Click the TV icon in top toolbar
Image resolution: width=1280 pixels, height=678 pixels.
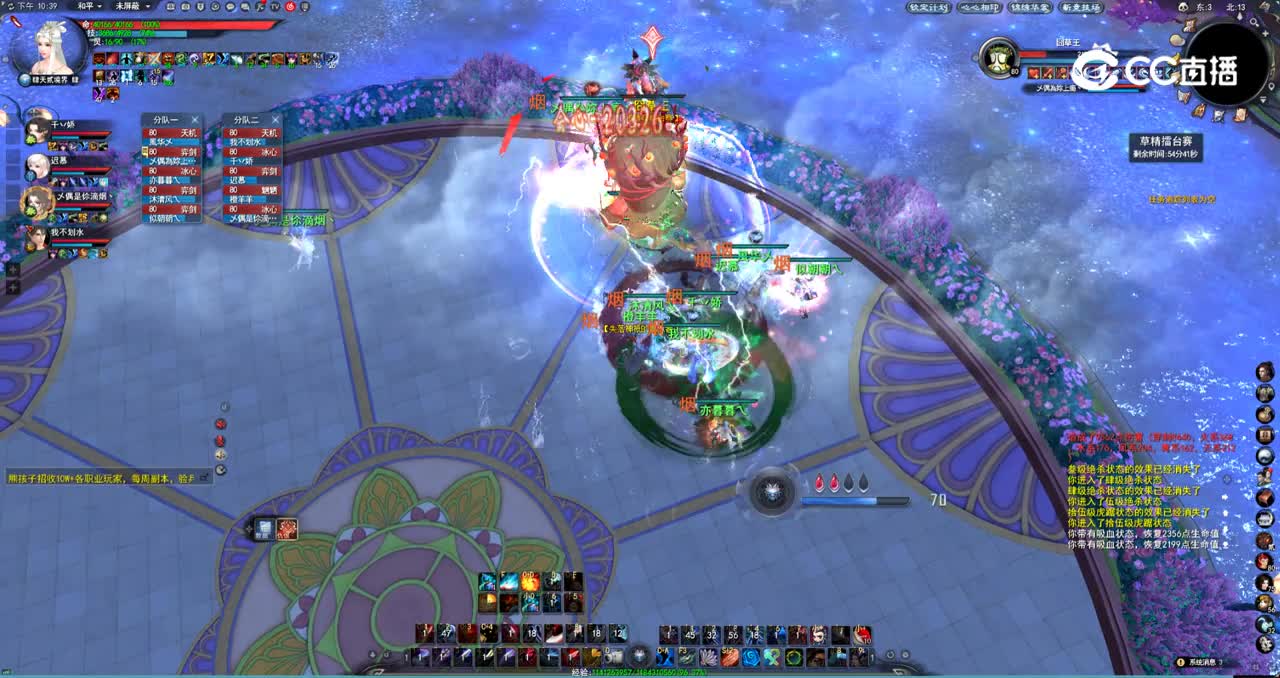coord(275,6)
